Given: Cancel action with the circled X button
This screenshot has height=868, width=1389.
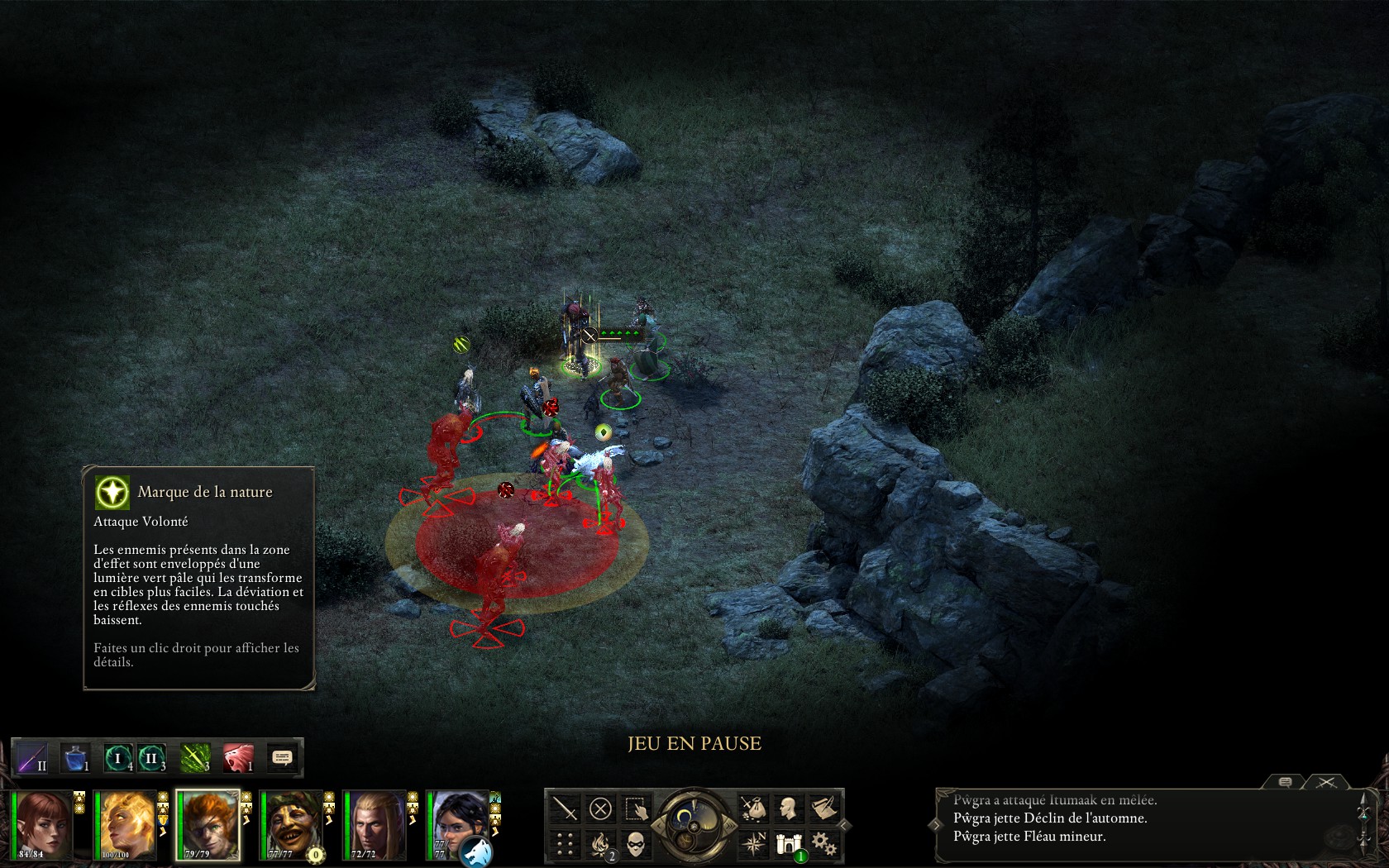Looking at the screenshot, I should (x=601, y=808).
